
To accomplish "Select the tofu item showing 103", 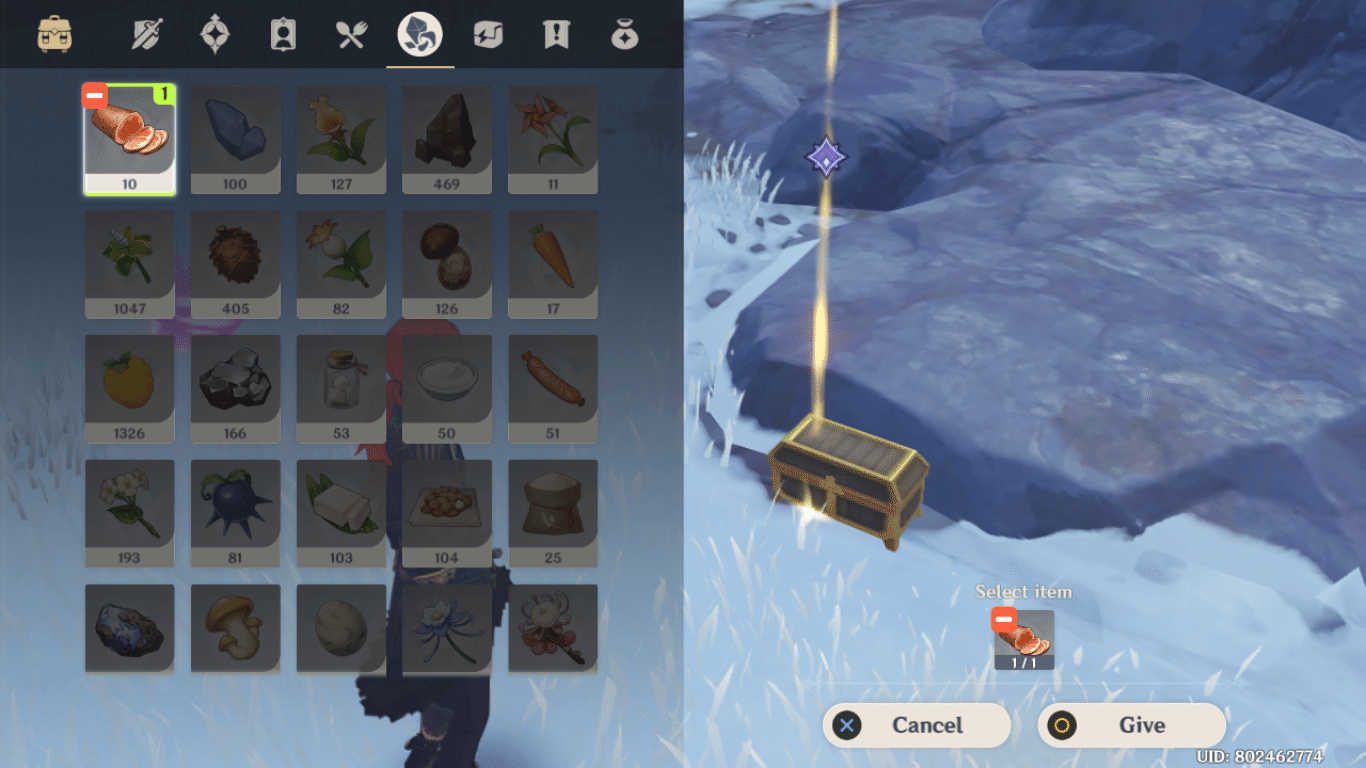I will (x=341, y=512).
